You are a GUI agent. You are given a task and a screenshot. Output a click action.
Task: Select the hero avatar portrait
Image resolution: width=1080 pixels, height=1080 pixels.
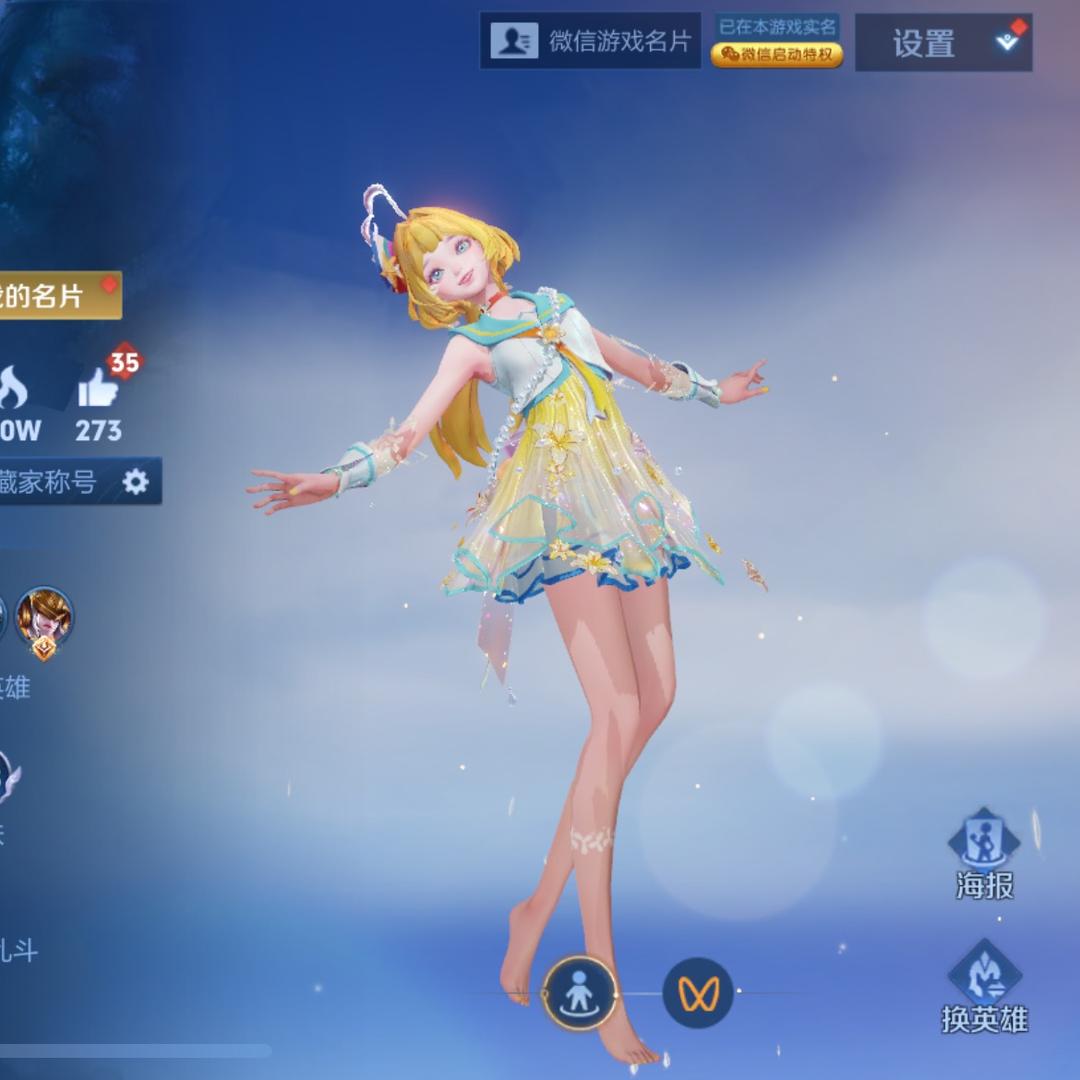(44, 616)
